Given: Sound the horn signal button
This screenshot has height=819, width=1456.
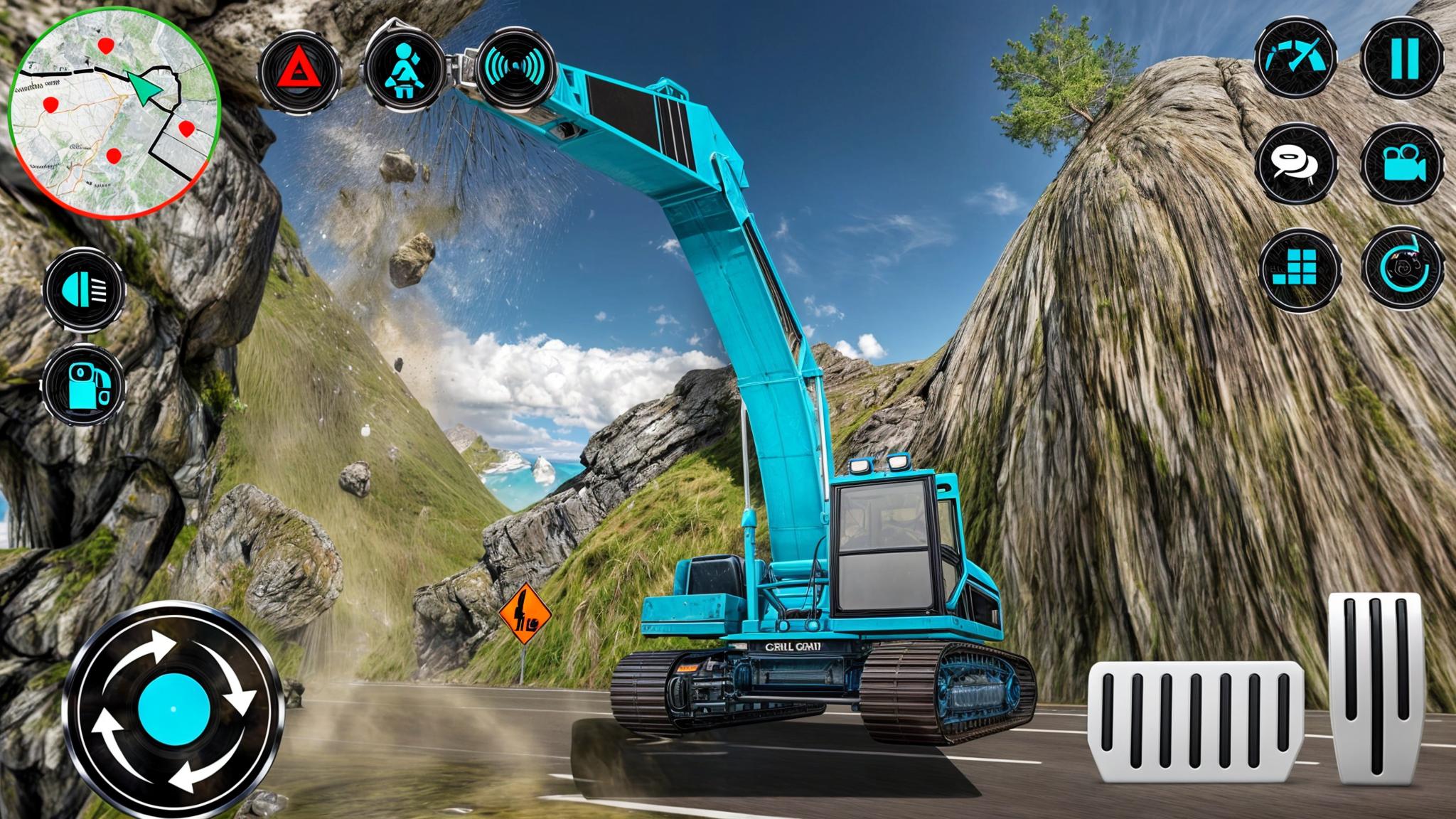Looking at the screenshot, I should [515, 68].
